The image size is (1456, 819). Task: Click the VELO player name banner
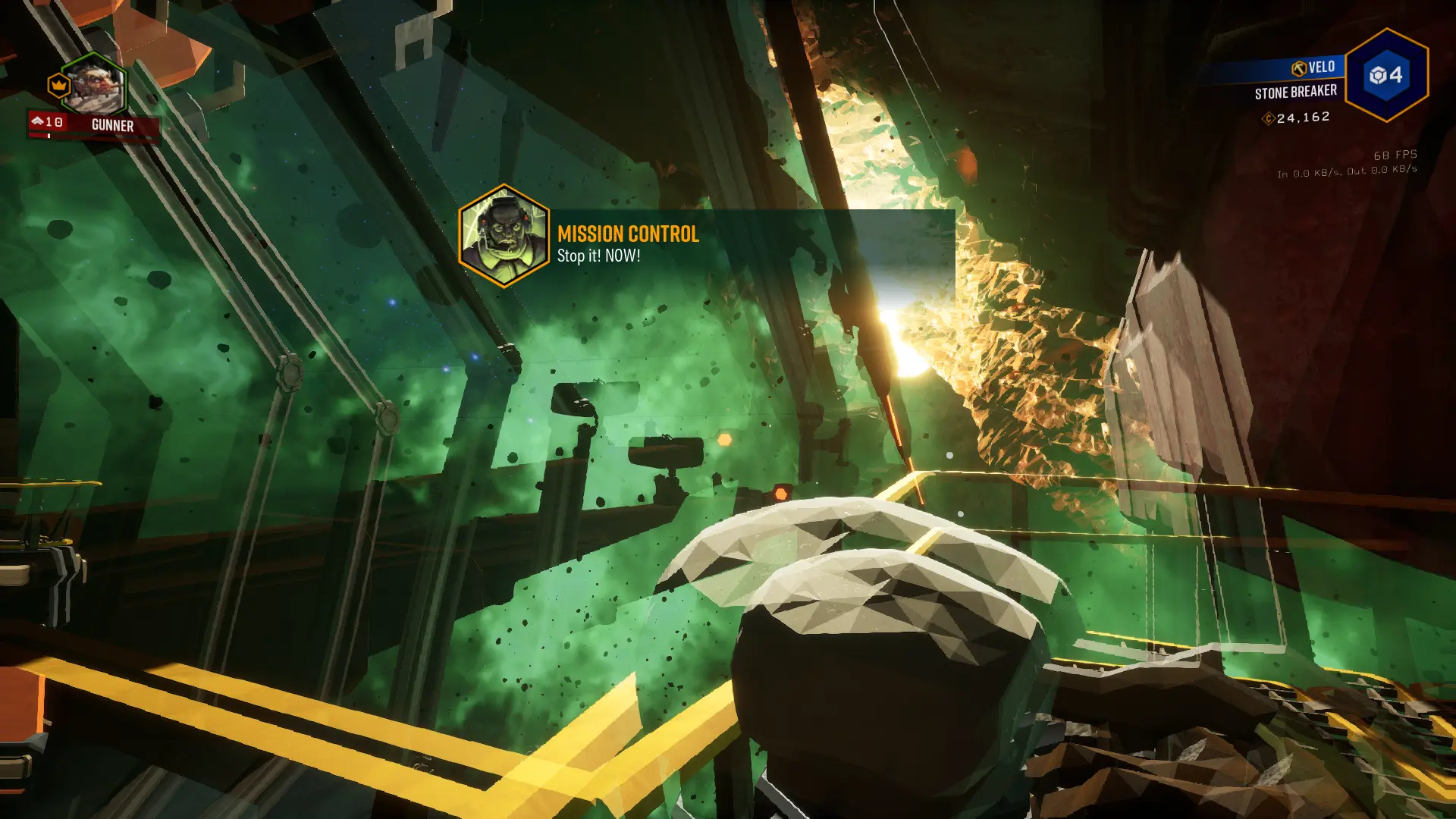(1314, 67)
